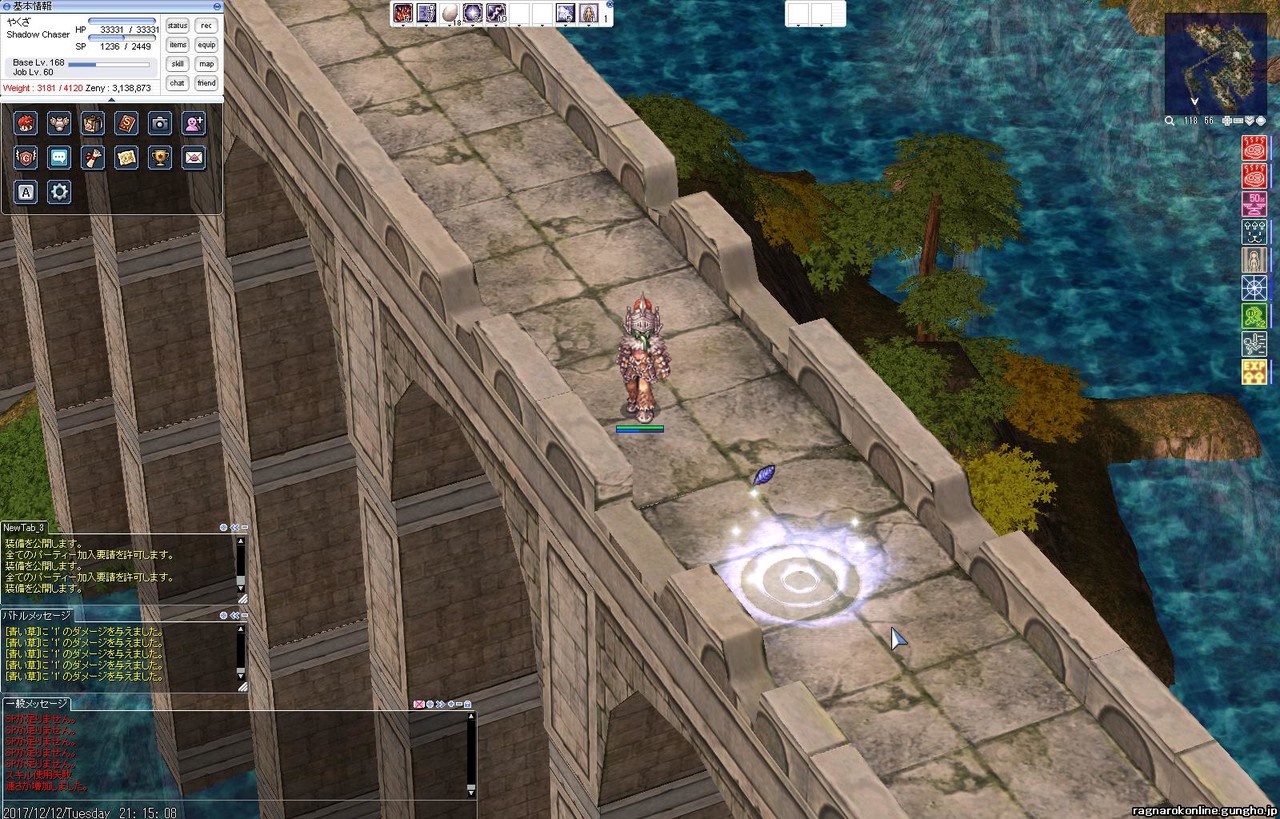1280x819 pixels.
Task: Click the rec button
Action: 206,25
